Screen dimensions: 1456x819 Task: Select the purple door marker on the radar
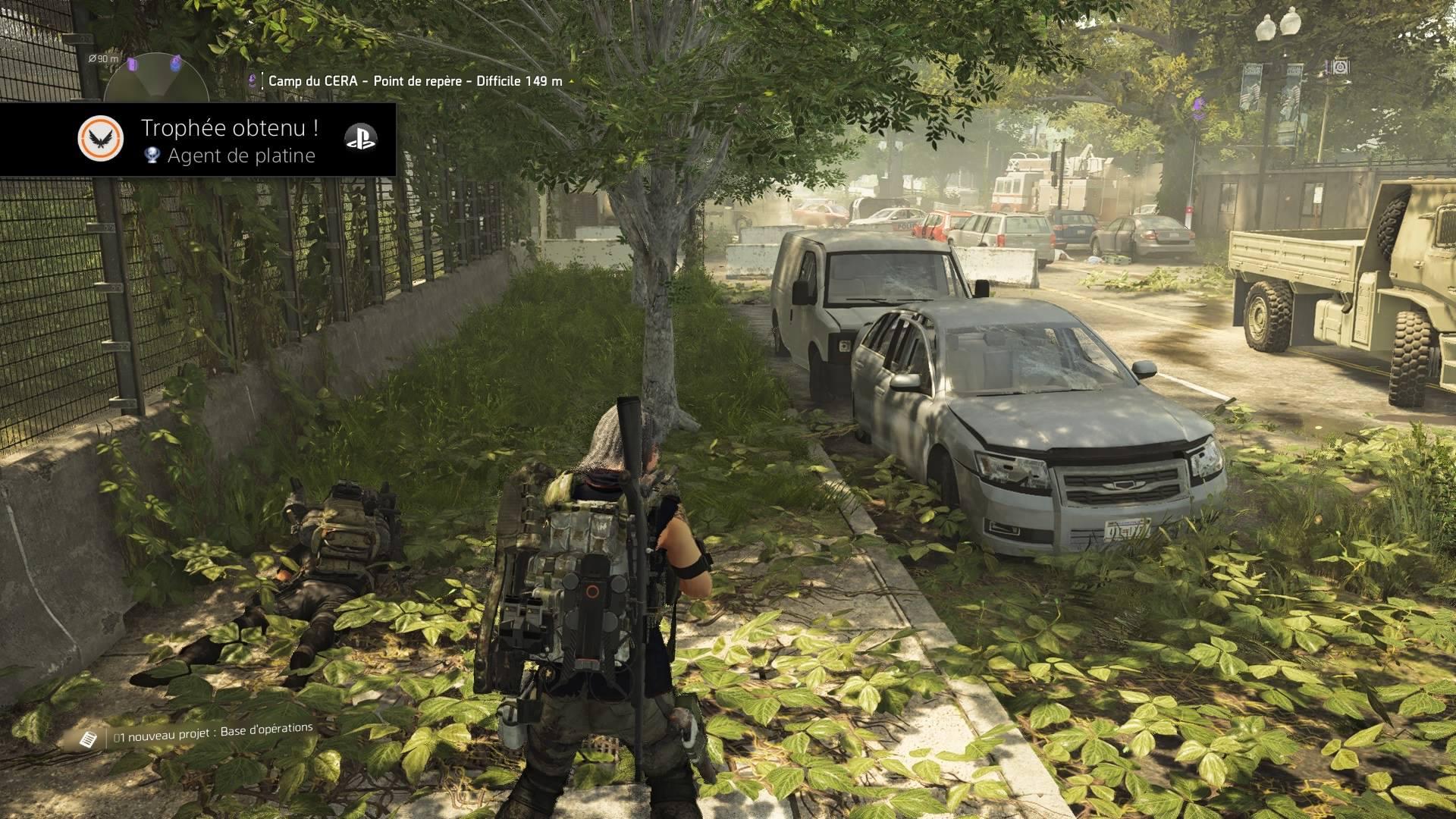point(133,64)
